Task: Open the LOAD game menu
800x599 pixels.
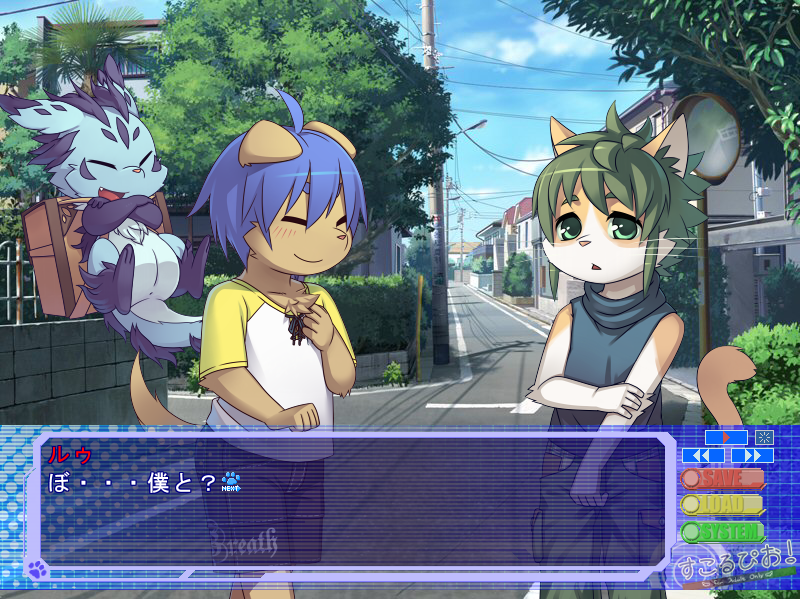Action: coord(723,505)
